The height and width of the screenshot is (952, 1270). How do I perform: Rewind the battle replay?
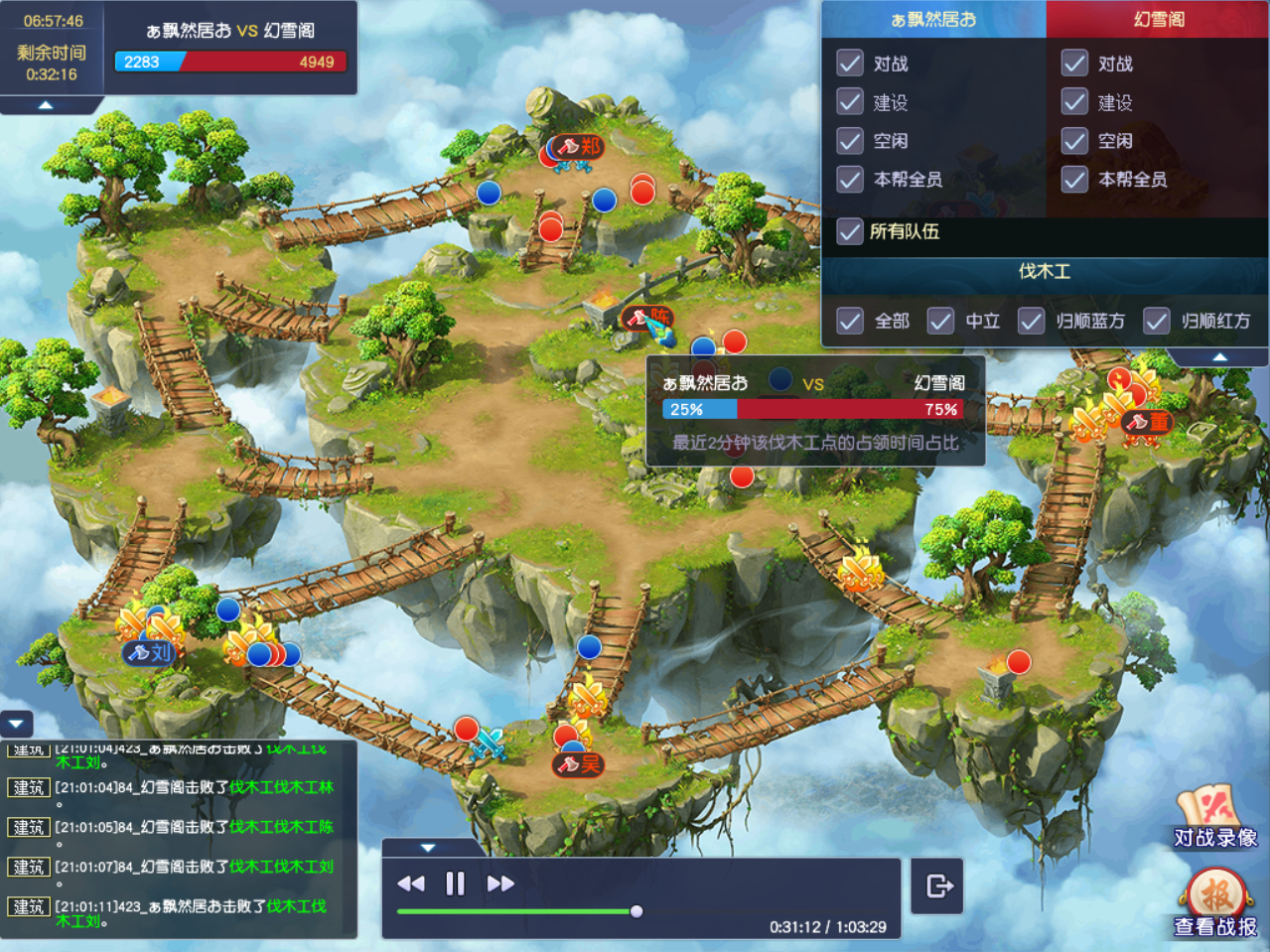[411, 884]
